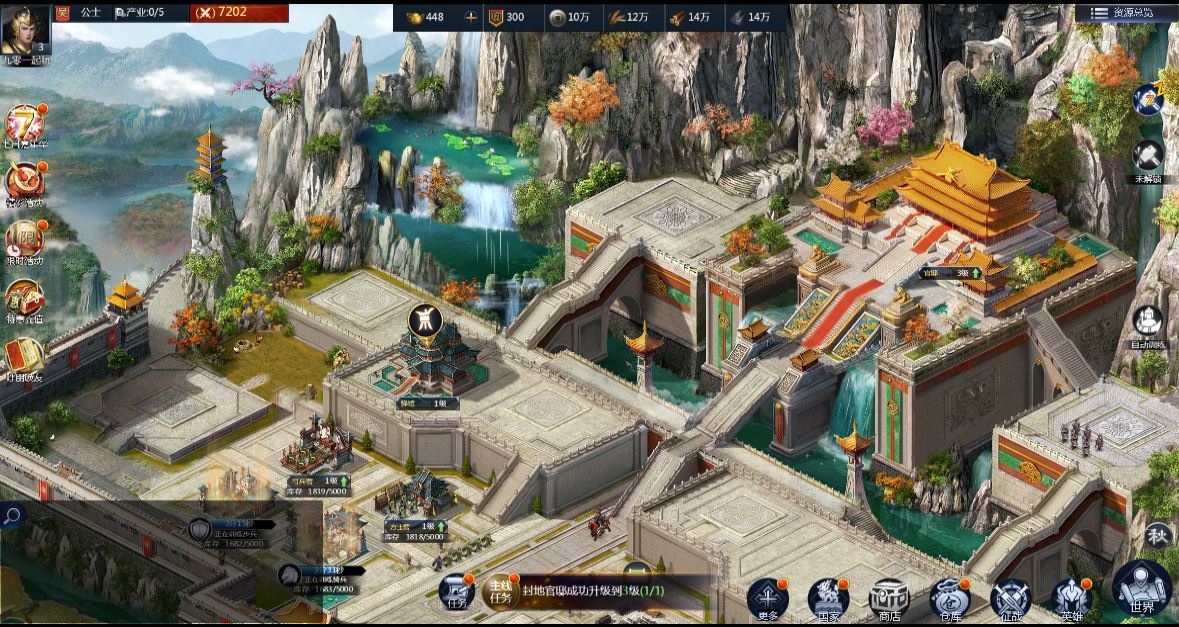Click the gold plus button to add ingots
This screenshot has height=627, width=1179.
pos(471,17)
